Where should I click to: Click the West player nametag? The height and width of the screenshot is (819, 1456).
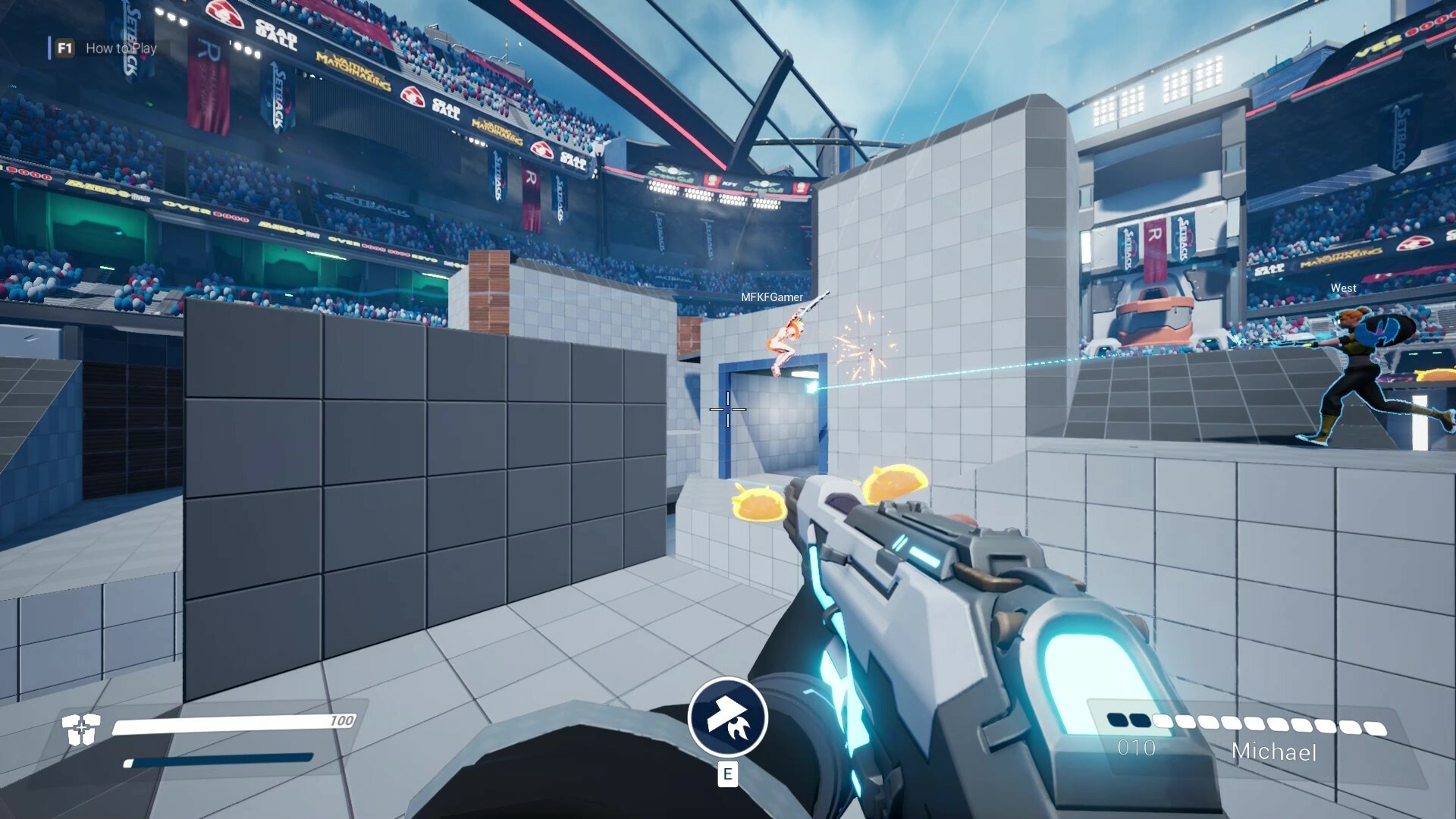coord(1343,288)
